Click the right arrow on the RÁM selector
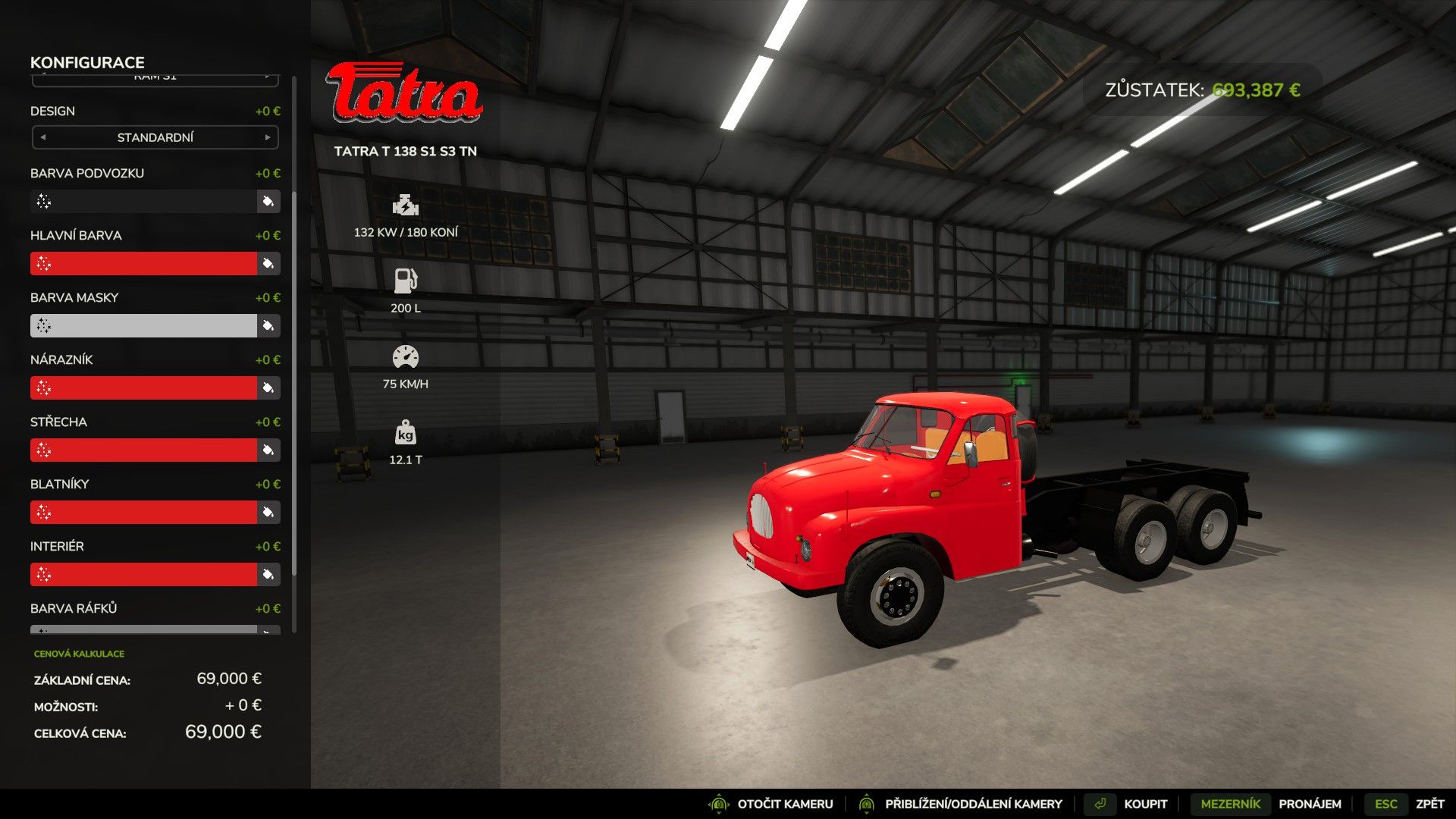 coord(267,76)
